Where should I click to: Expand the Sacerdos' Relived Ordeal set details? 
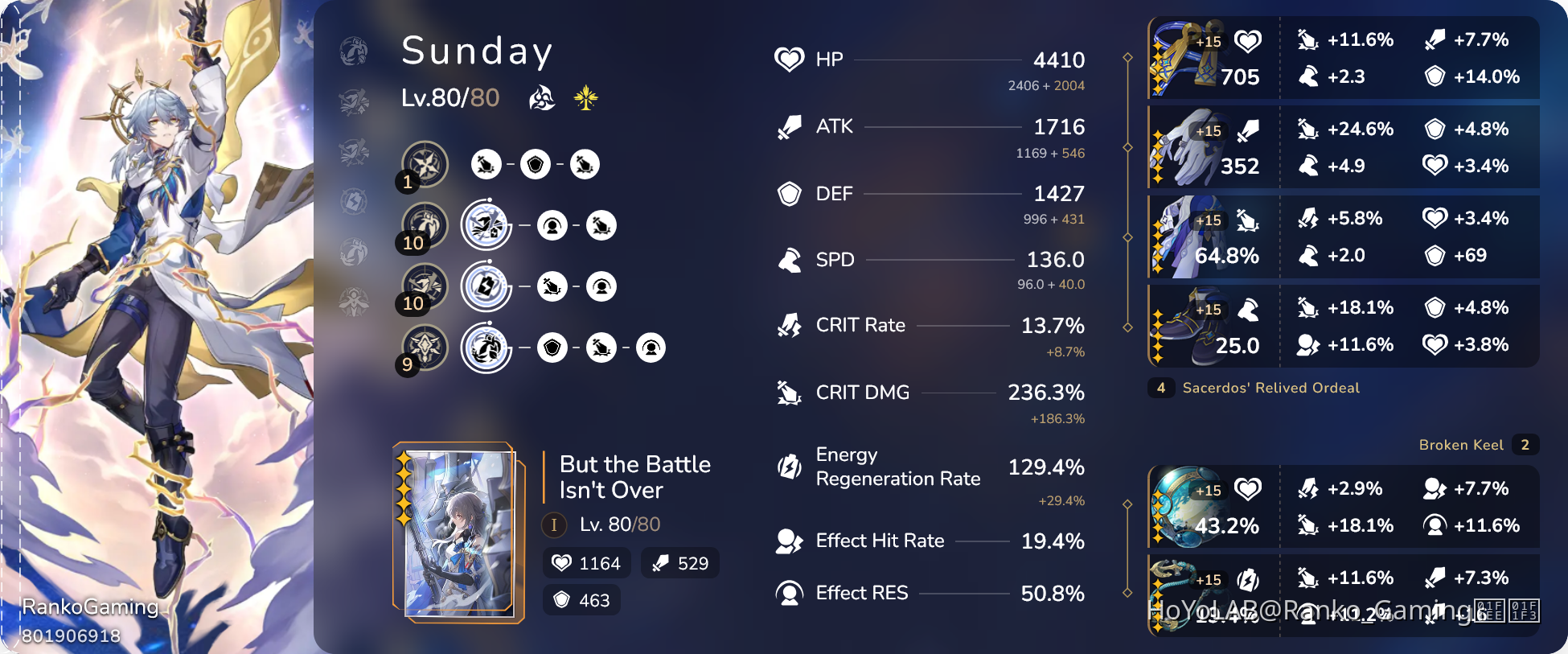point(1270,388)
